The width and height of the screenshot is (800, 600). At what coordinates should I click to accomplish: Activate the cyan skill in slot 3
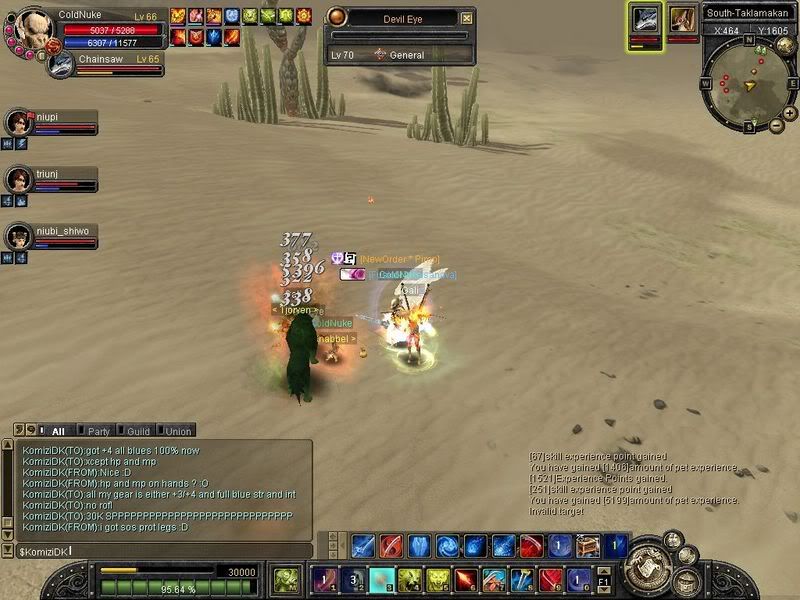381,579
